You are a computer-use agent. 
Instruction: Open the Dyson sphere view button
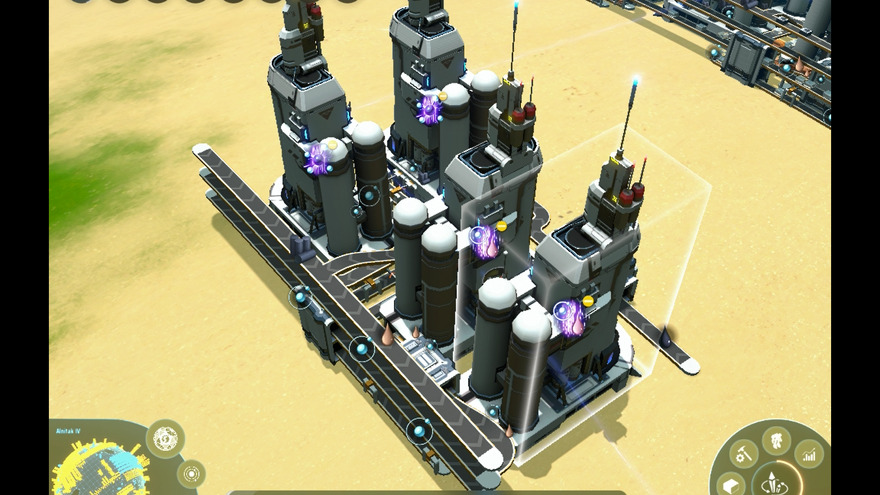coord(165,438)
